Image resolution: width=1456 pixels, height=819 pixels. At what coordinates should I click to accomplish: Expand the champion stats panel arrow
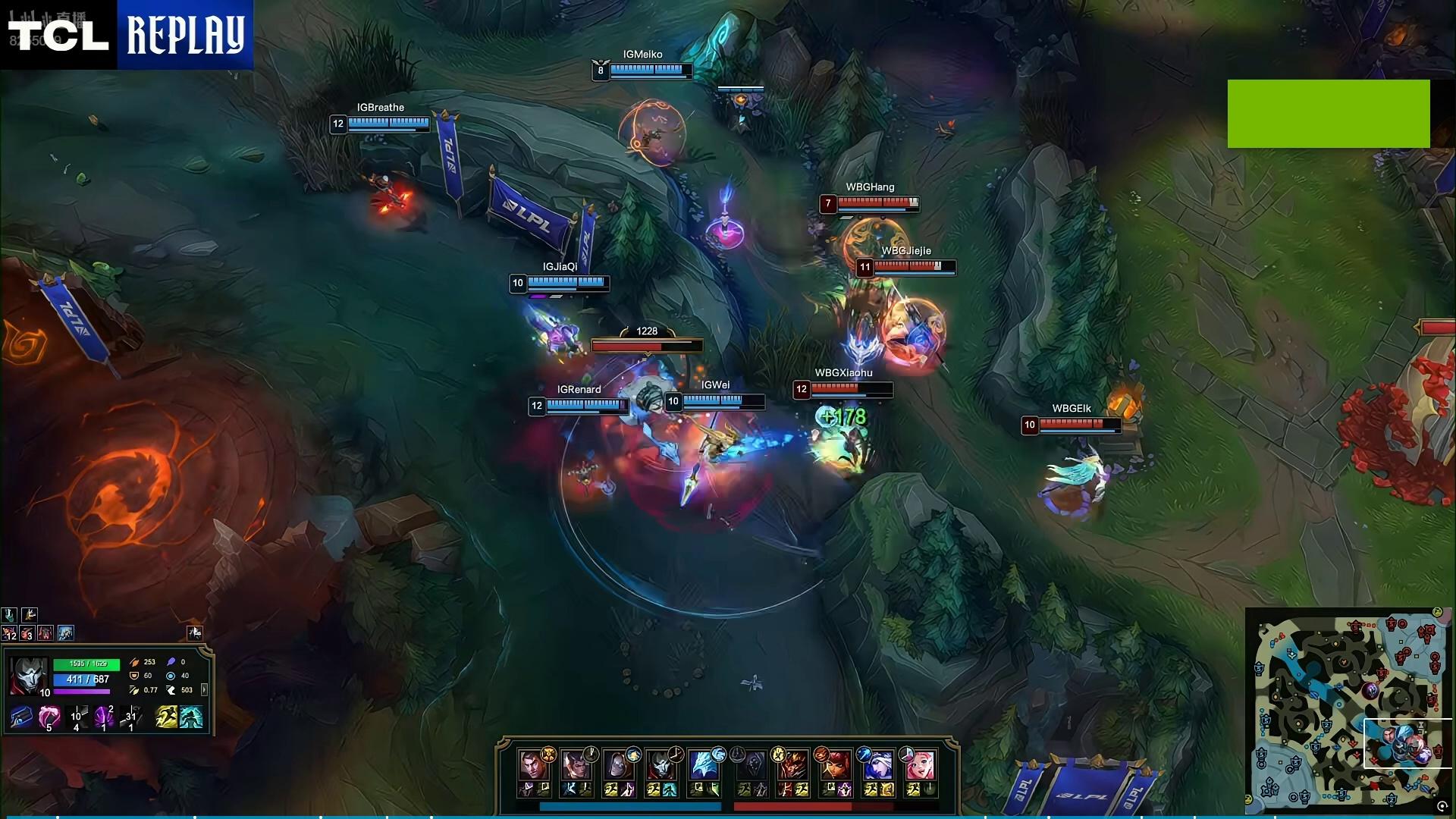pos(204,690)
